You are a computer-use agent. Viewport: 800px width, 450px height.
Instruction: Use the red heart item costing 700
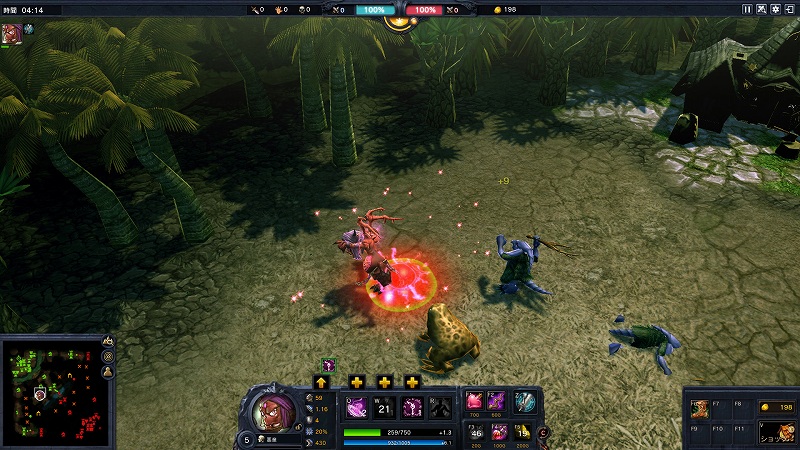[x=473, y=400]
